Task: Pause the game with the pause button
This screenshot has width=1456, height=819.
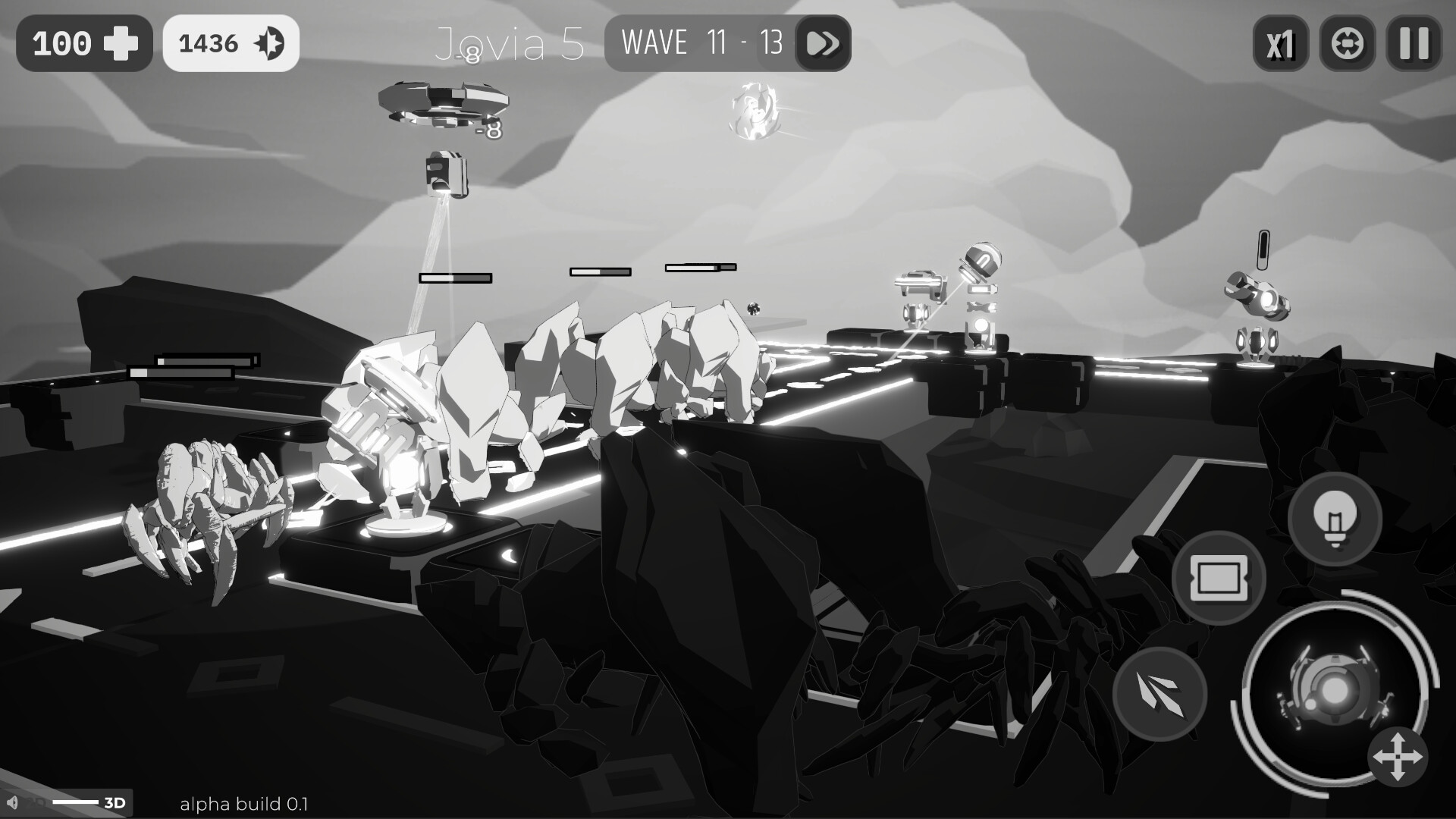Action: pyautogui.click(x=1412, y=43)
